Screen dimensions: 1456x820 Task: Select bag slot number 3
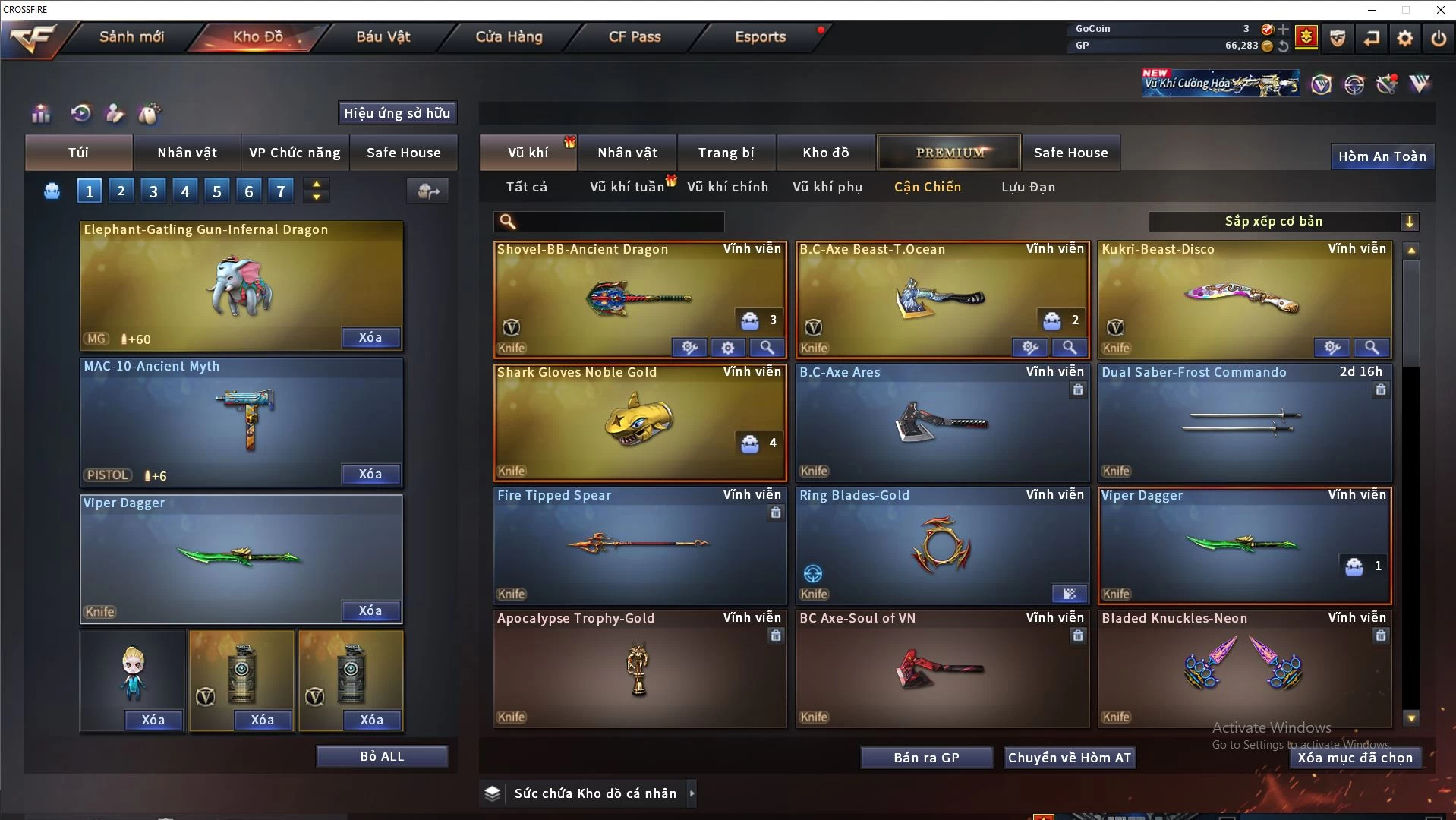click(x=153, y=191)
